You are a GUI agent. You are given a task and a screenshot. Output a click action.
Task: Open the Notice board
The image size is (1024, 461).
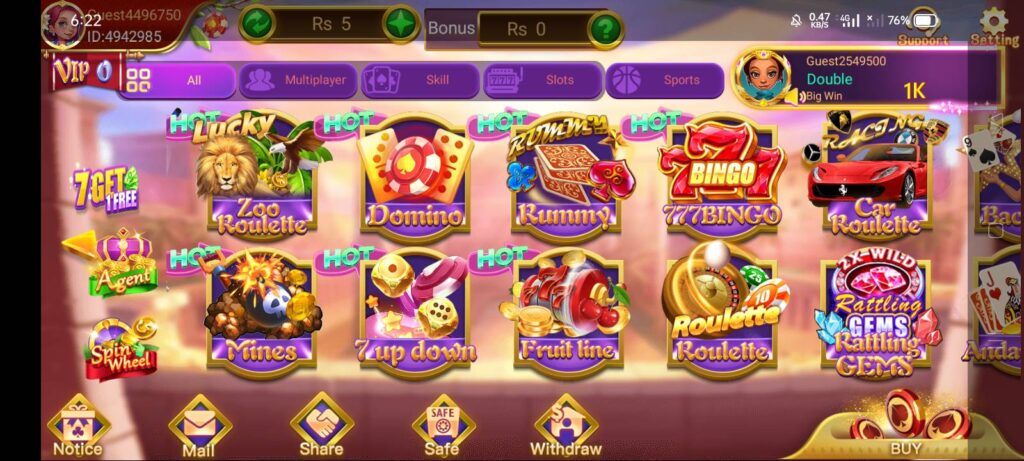[x=78, y=425]
